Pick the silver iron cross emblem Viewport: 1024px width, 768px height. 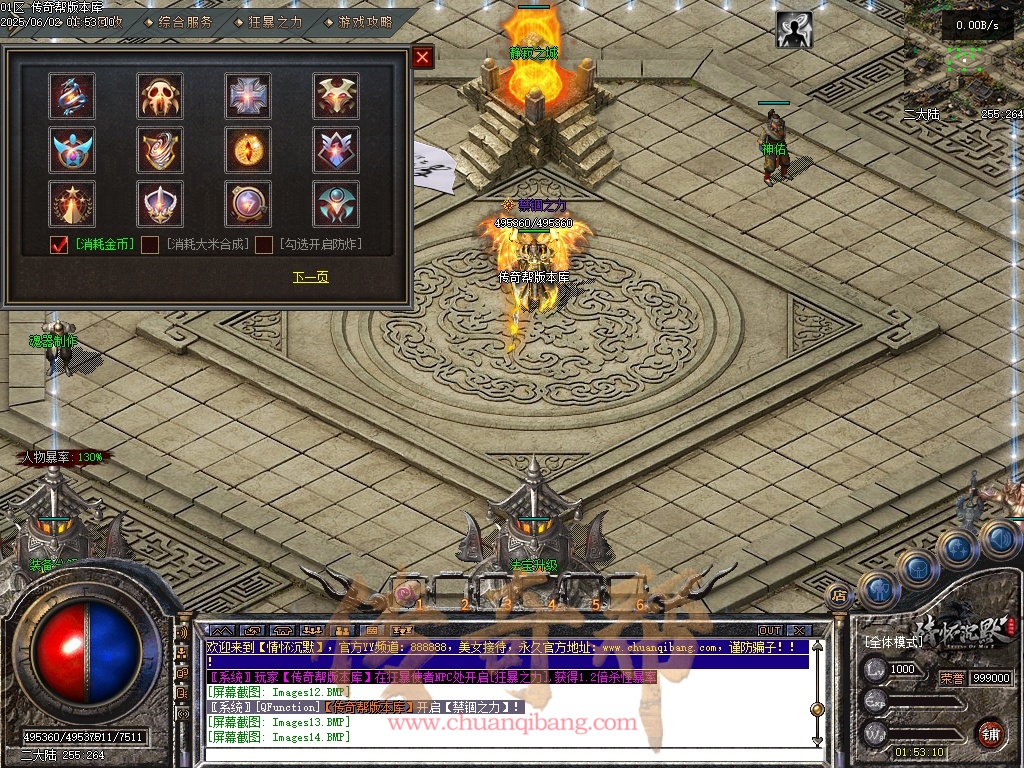pyautogui.click(x=247, y=96)
